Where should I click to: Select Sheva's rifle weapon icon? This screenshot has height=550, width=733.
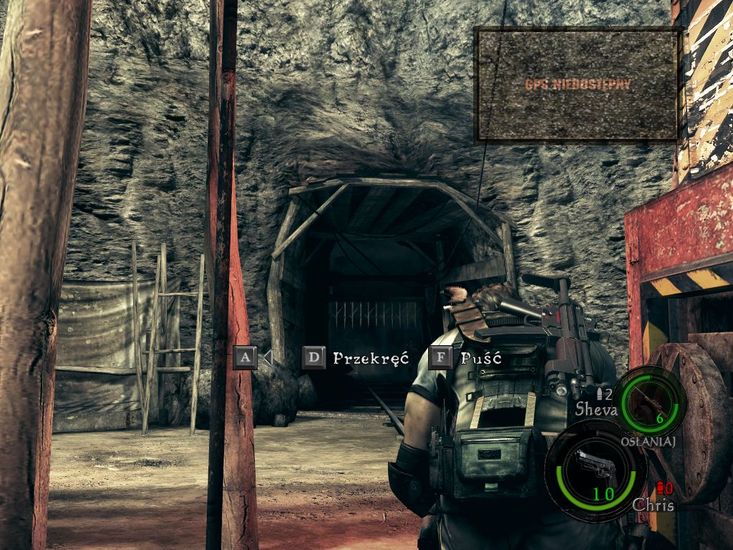pos(649,399)
